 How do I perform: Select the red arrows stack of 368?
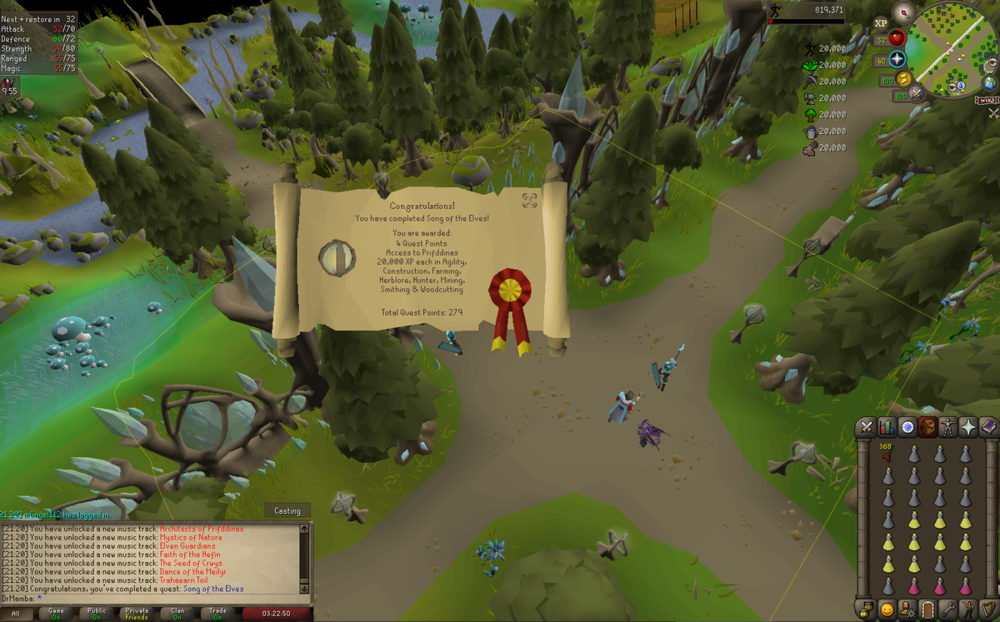point(887,455)
